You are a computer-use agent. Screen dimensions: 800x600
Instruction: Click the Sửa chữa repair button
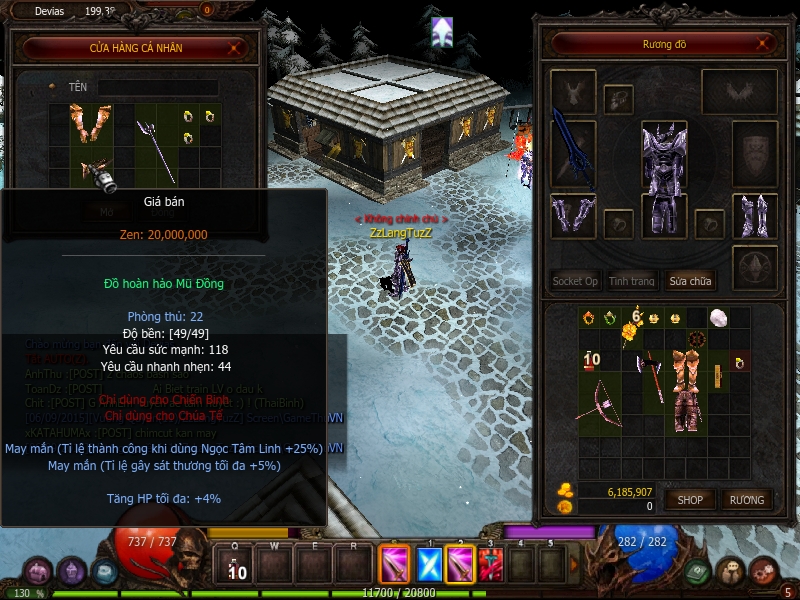pyautogui.click(x=690, y=281)
